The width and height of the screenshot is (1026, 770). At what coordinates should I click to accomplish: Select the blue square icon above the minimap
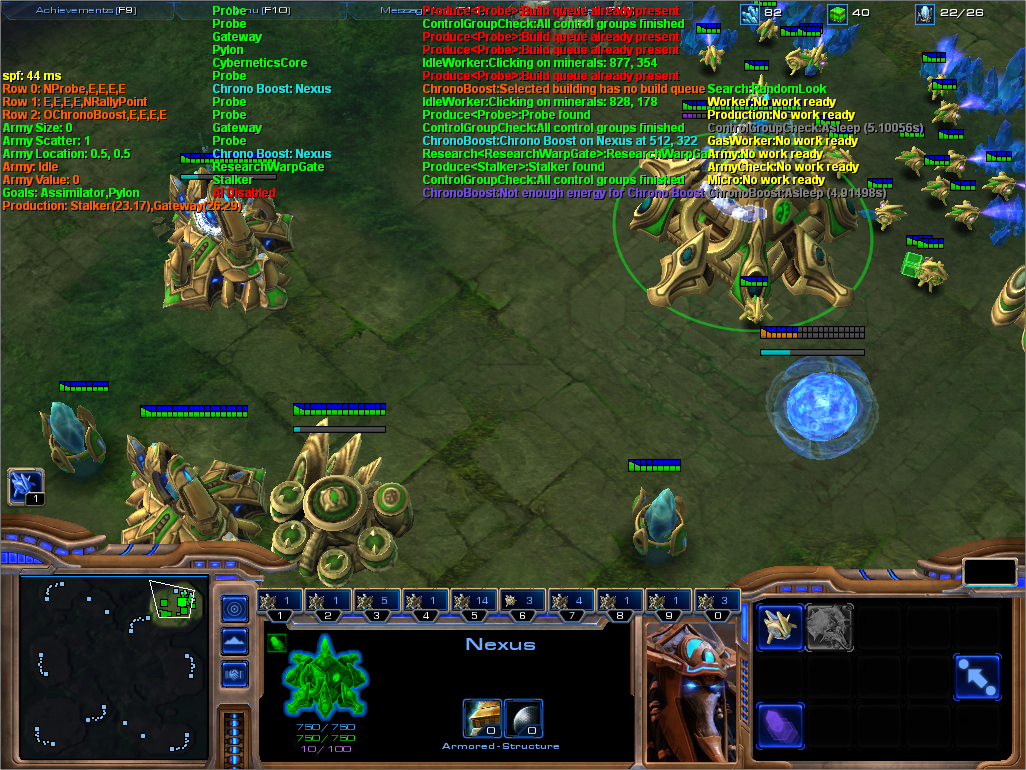tap(24, 487)
